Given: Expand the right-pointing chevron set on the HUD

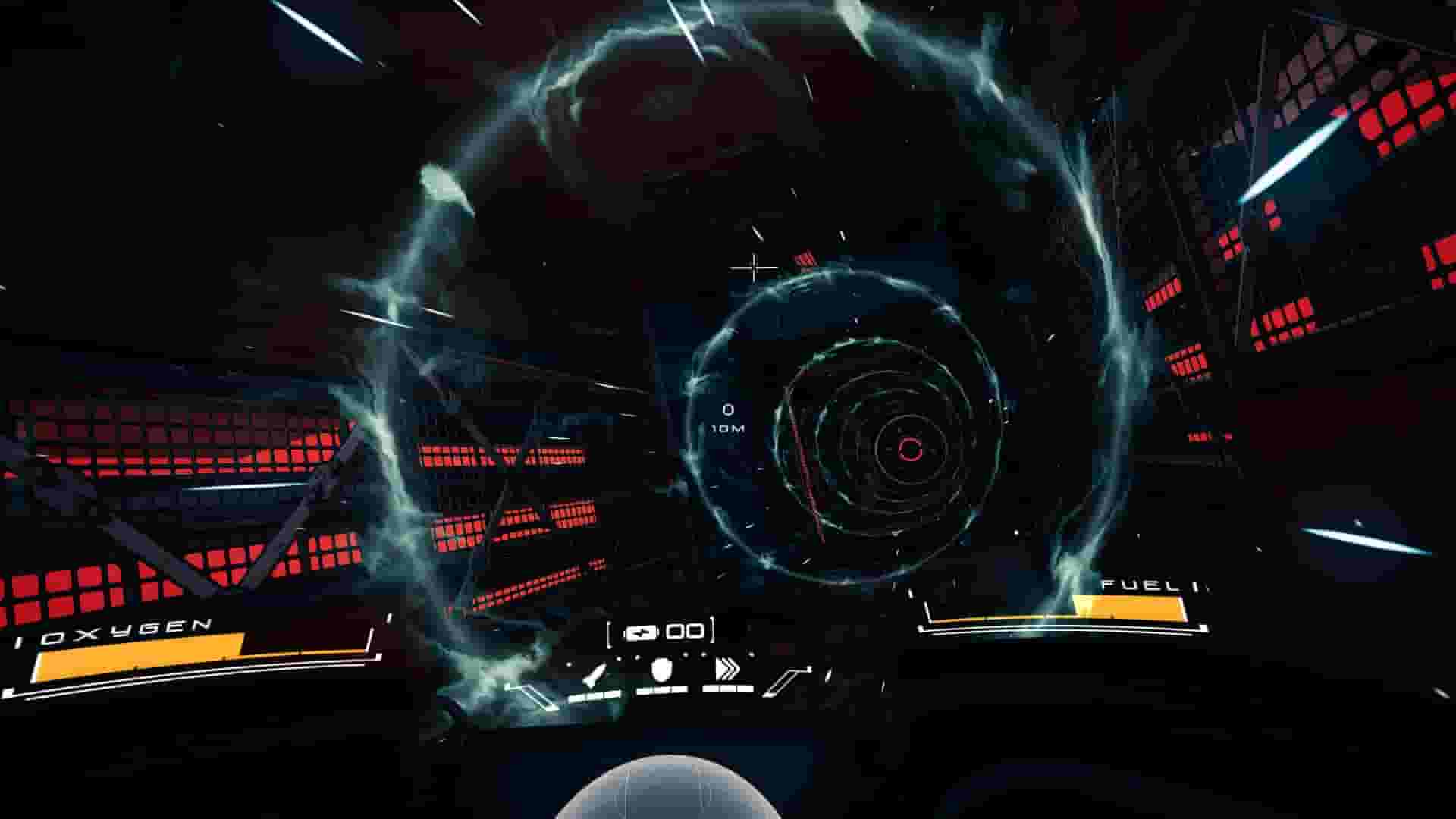Looking at the screenshot, I should coord(728,667).
